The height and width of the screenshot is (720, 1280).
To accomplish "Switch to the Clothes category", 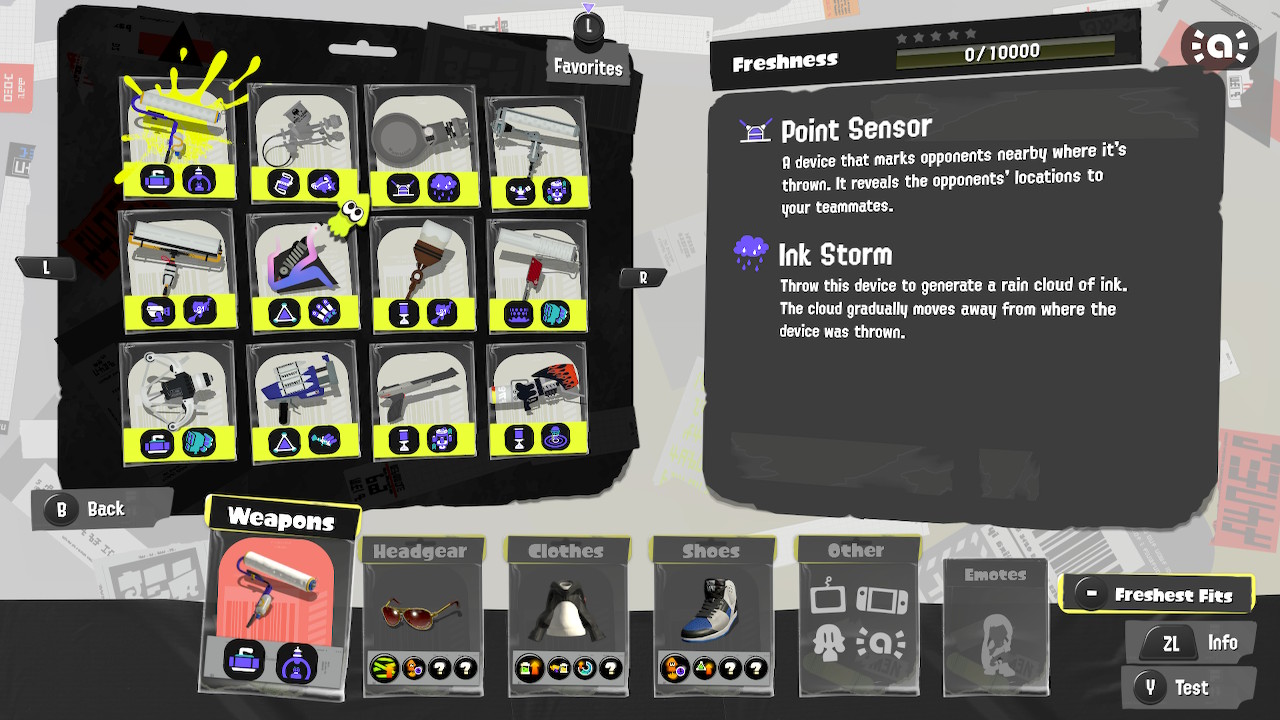I will pos(568,551).
